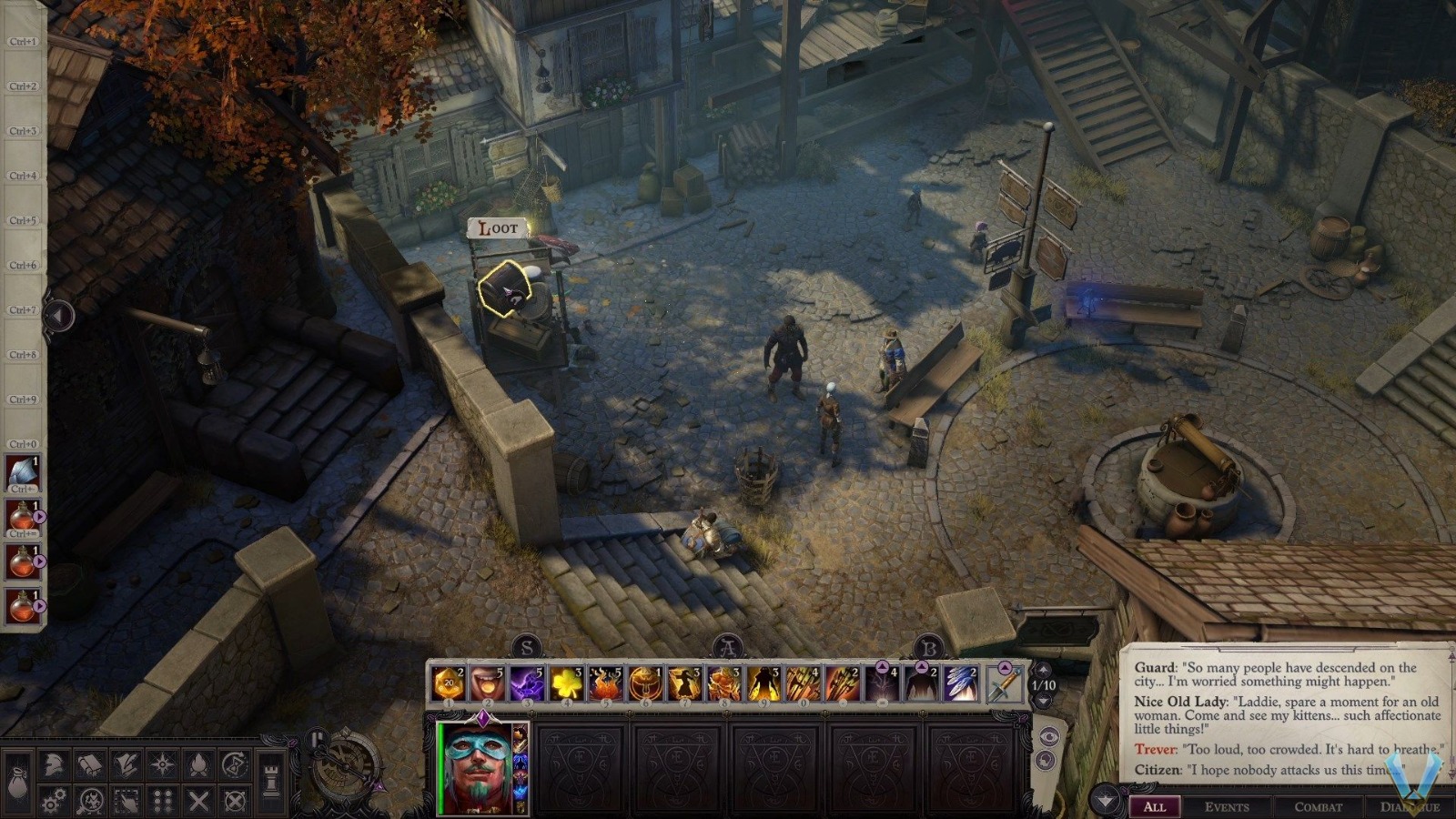Toggle the eye icon beside the combat log
This screenshot has height=819, width=1456.
coord(1049,736)
